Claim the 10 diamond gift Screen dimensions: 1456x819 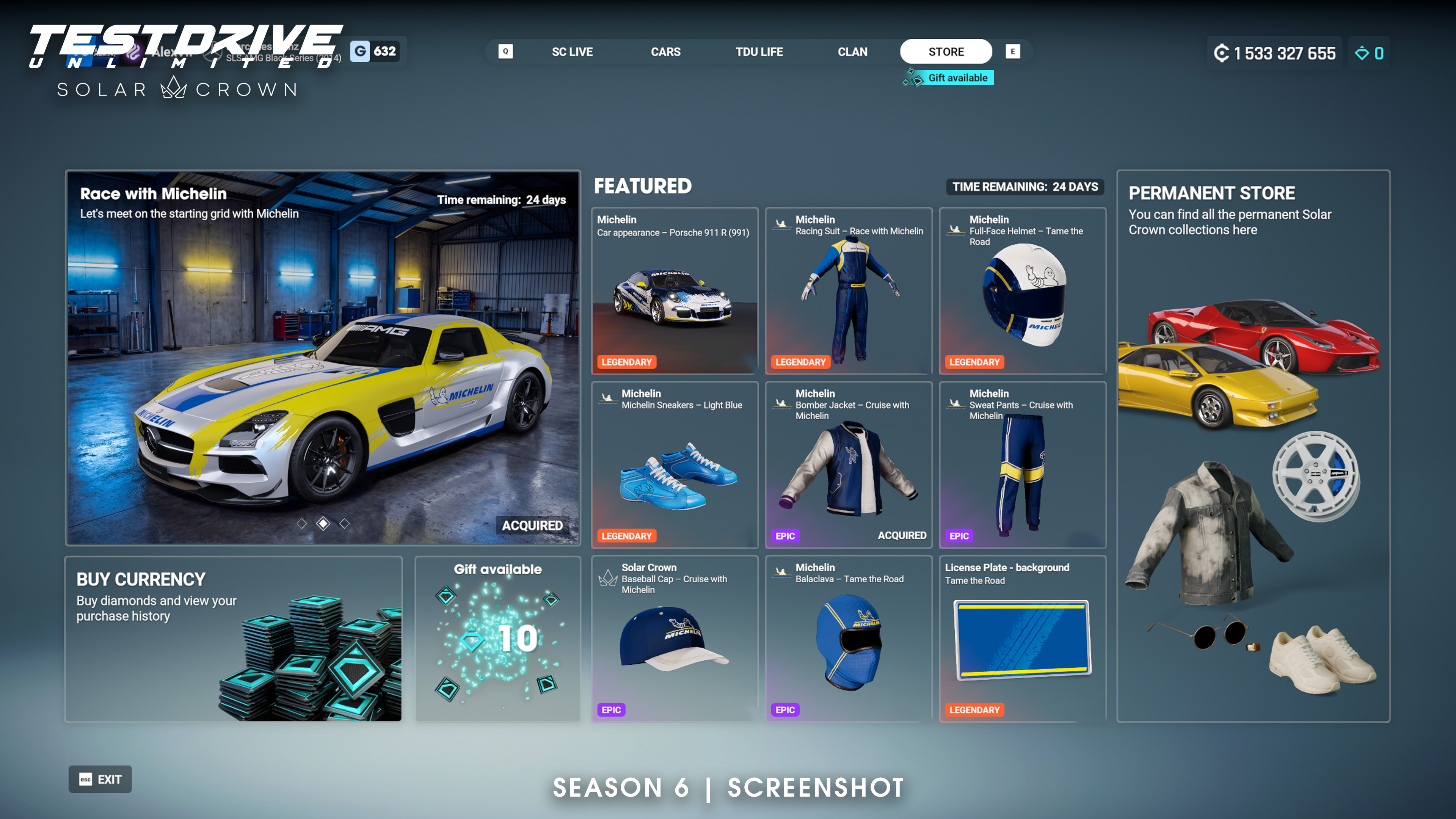(x=497, y=639)
